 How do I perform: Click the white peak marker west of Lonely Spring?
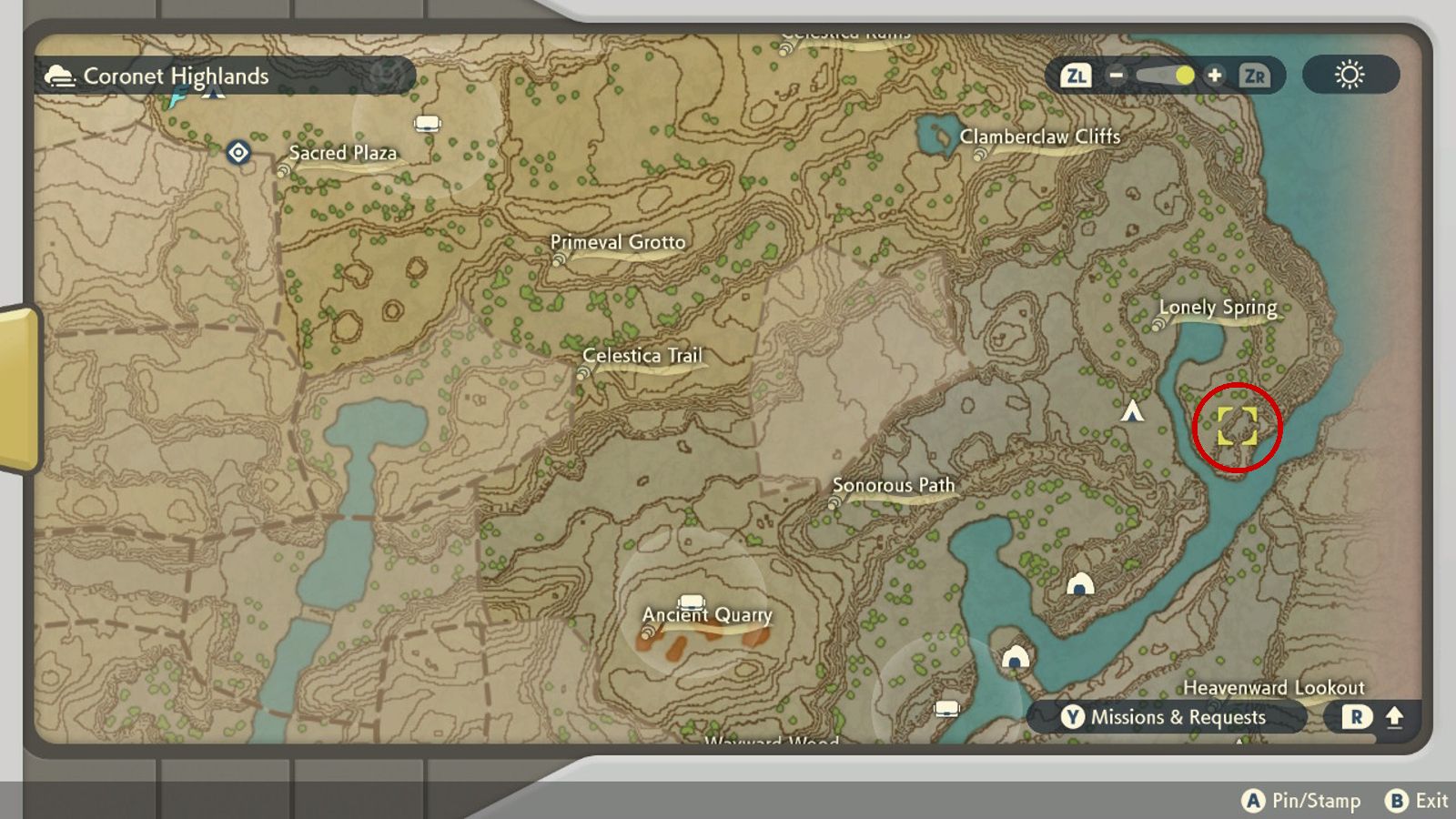pyautogui.click(x=1132, y=411)
